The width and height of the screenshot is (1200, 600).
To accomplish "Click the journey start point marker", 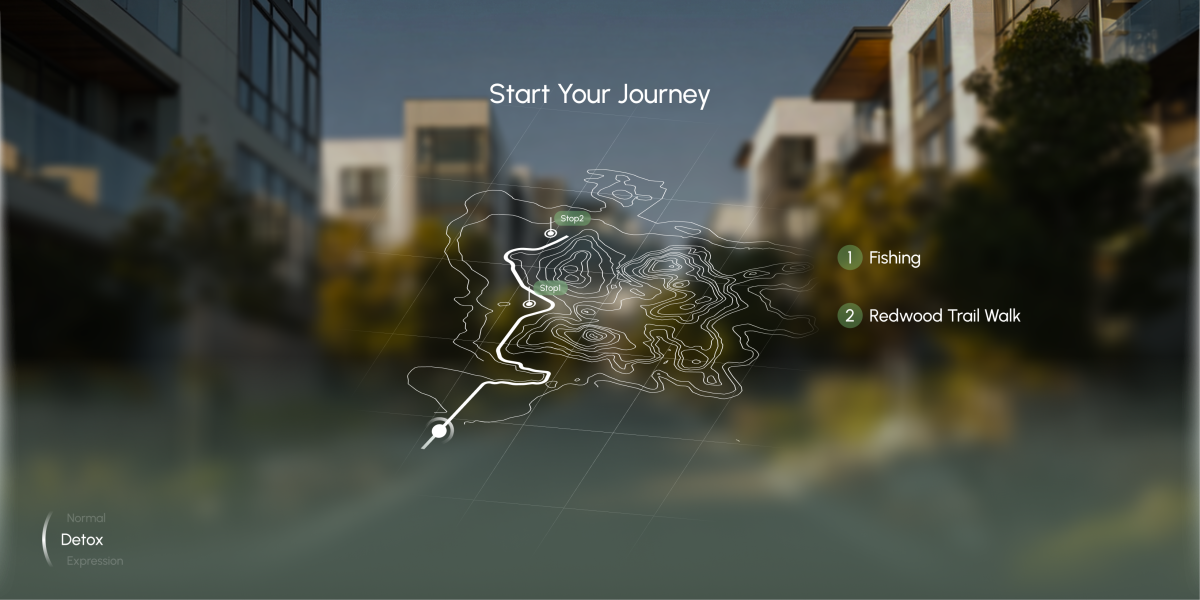I will pos(438,432).
